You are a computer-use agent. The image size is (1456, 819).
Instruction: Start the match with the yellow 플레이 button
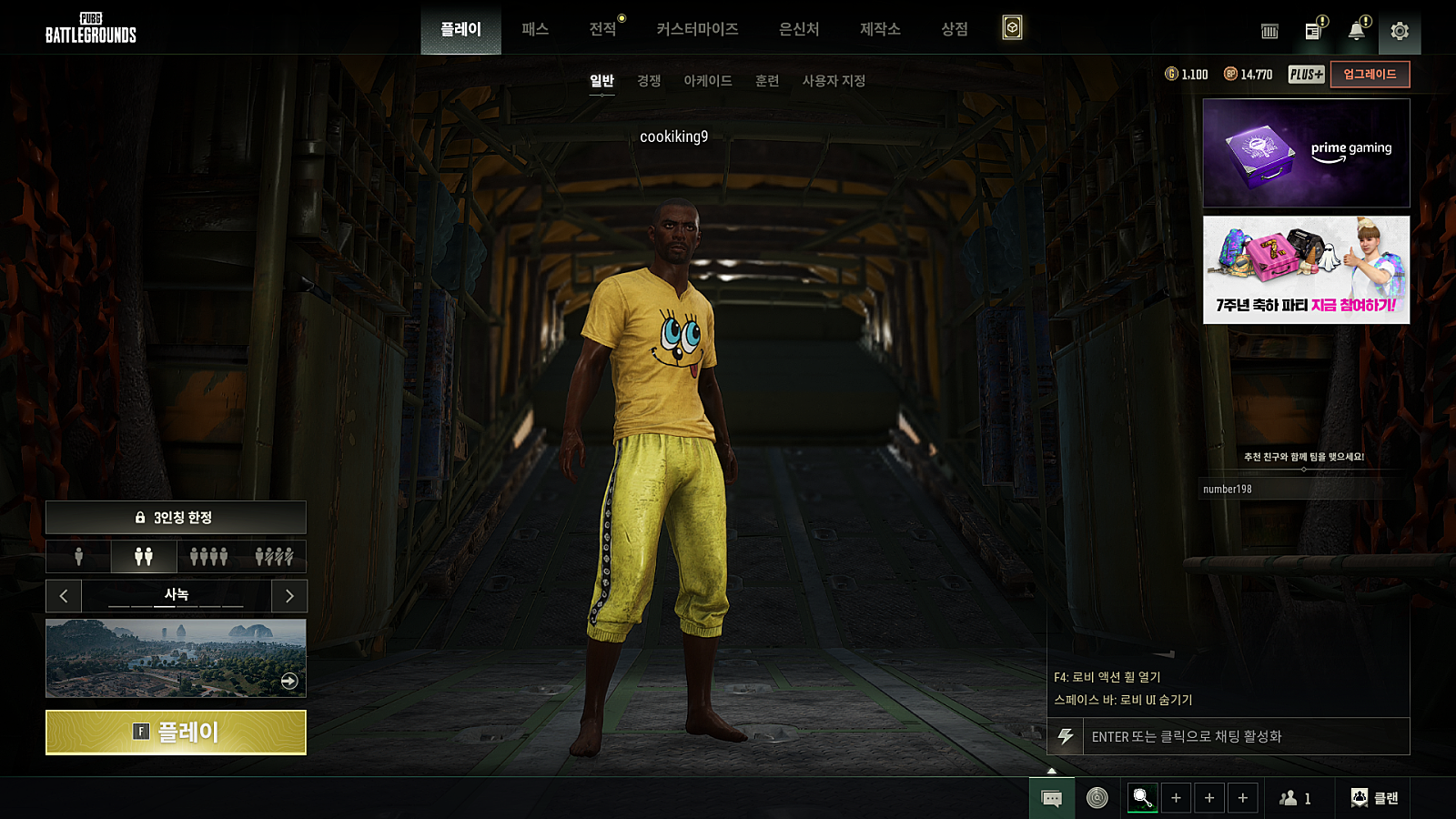pyautogui.click(x=176, y=733)
